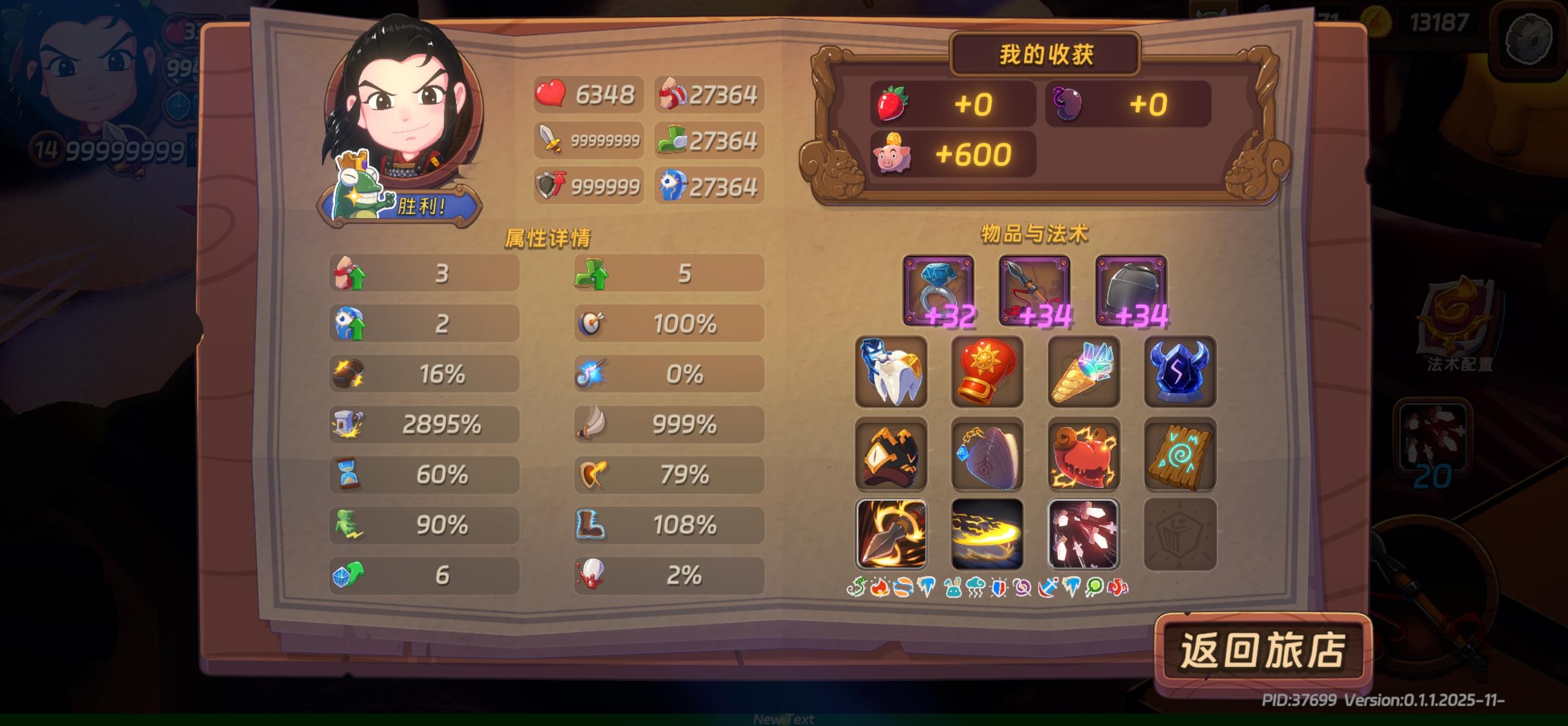Select the seashell item with blue gem
This screenshot has height=726, width=1568.
click(x=987, y=454)
